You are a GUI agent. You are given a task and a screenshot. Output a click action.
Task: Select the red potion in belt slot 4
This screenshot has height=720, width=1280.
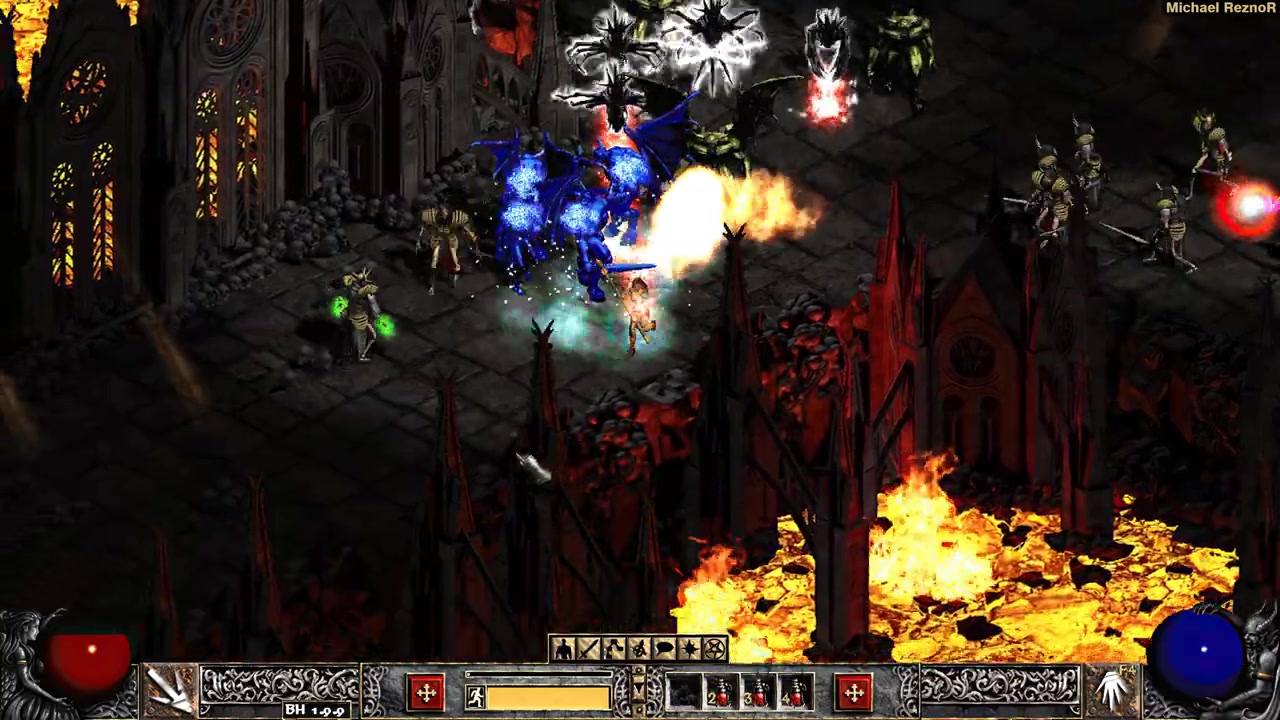tap(796, 693)
